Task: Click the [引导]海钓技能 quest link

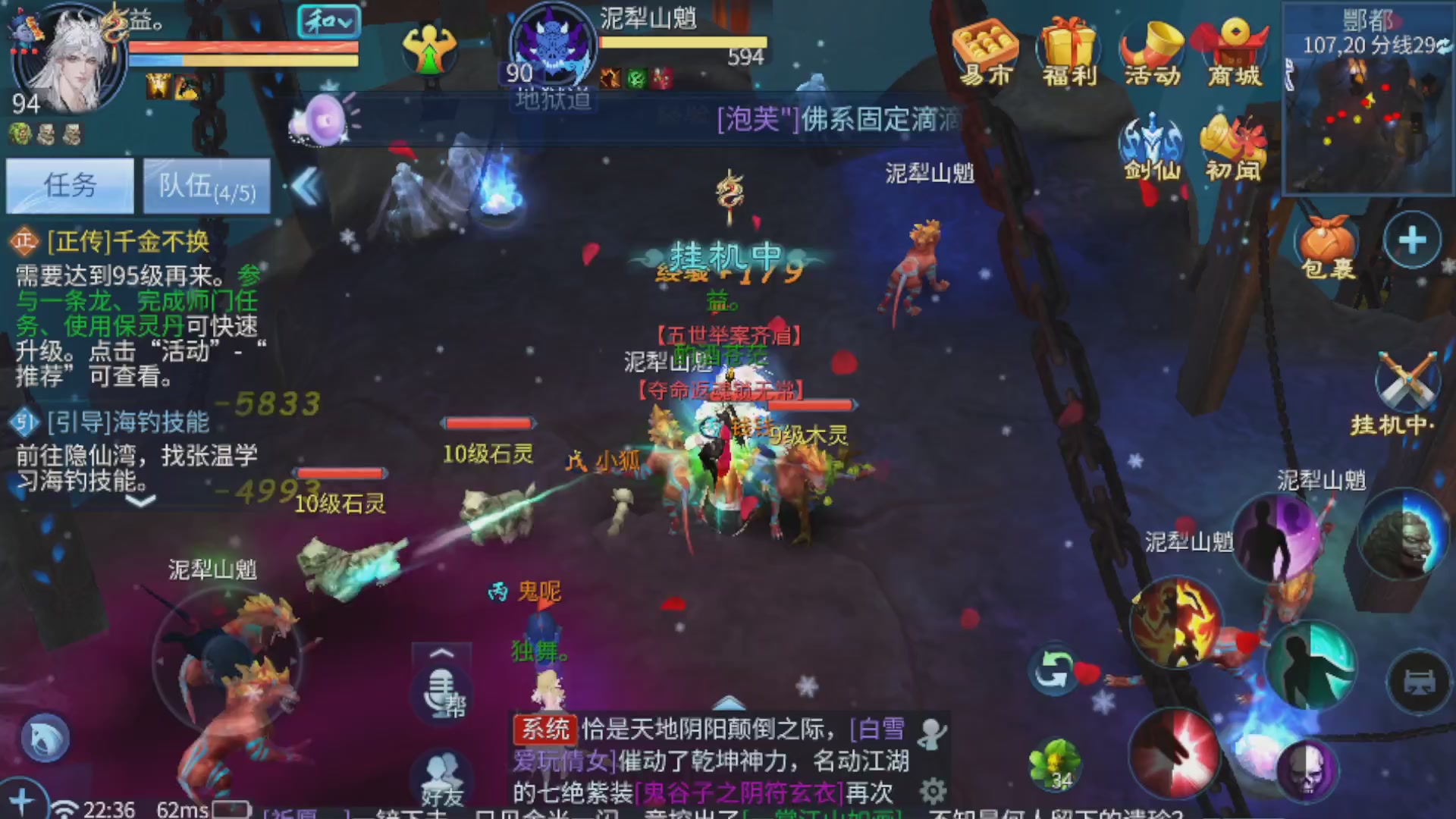Action: coord(127,423)
